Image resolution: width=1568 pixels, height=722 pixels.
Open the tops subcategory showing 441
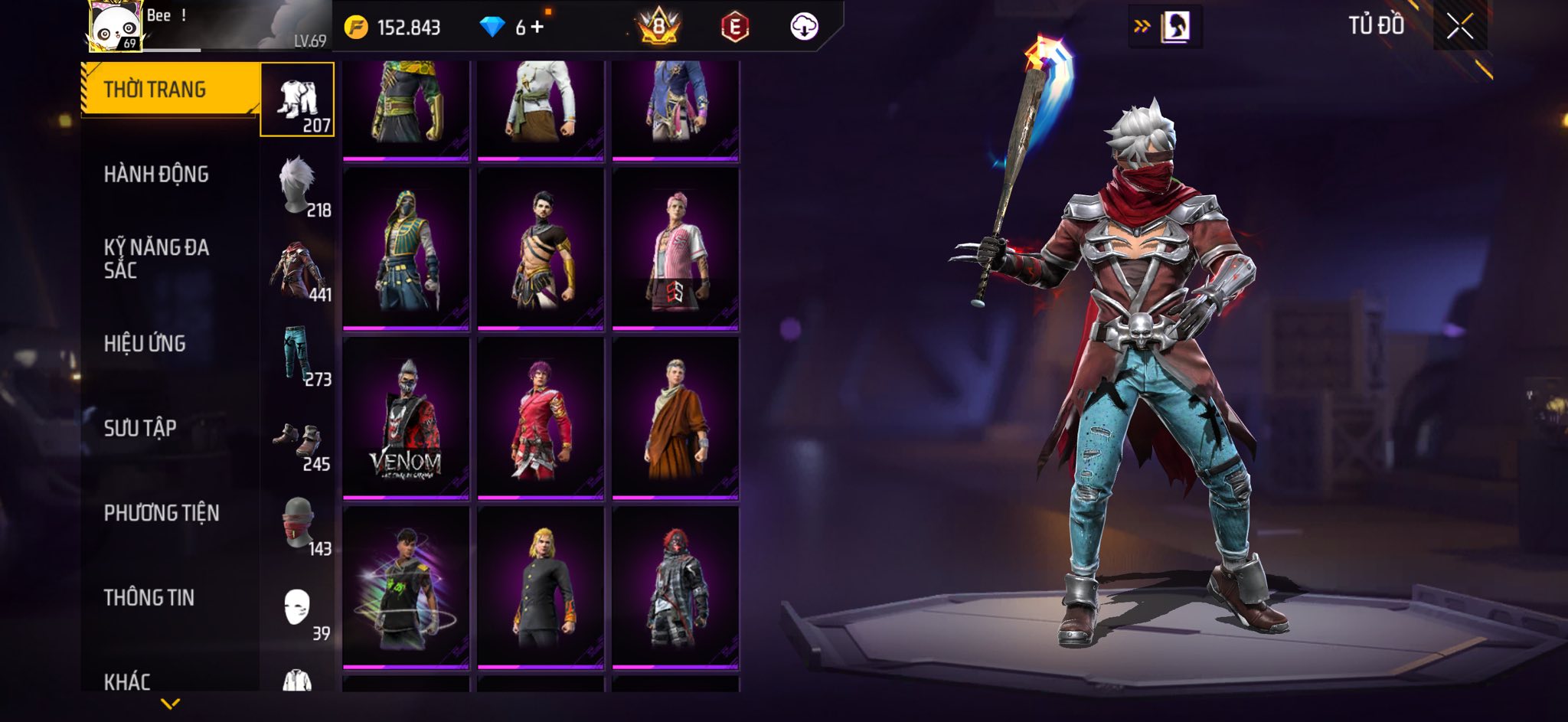(298, 271)
